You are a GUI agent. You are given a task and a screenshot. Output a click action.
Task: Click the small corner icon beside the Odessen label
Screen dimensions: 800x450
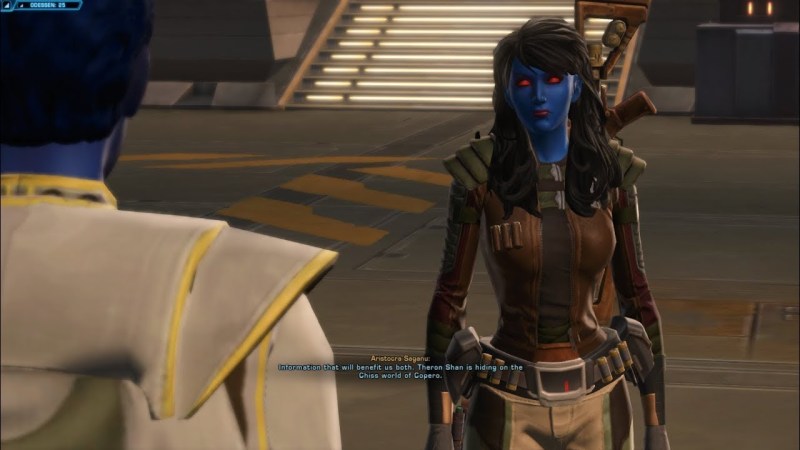[7, 6]
